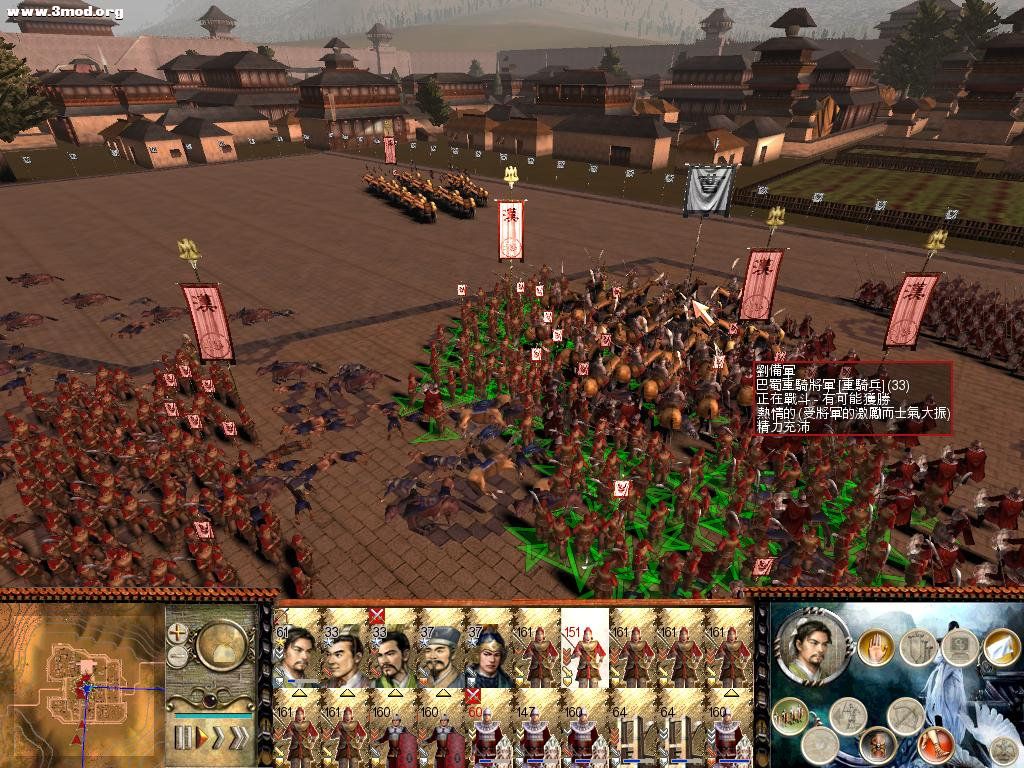The image size is (1024, 768).
Task: Pause the battle
Action: (183, 738)
